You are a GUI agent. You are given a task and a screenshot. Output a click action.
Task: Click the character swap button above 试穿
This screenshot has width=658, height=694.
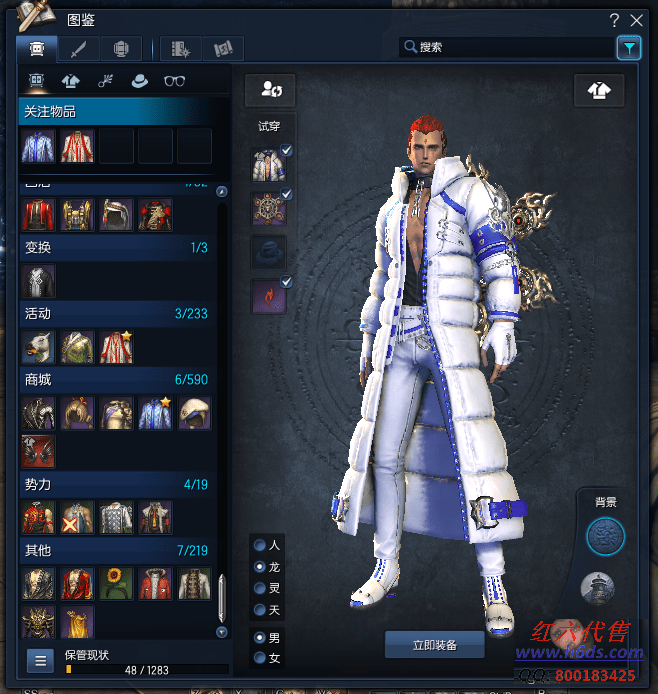point(270,90)
